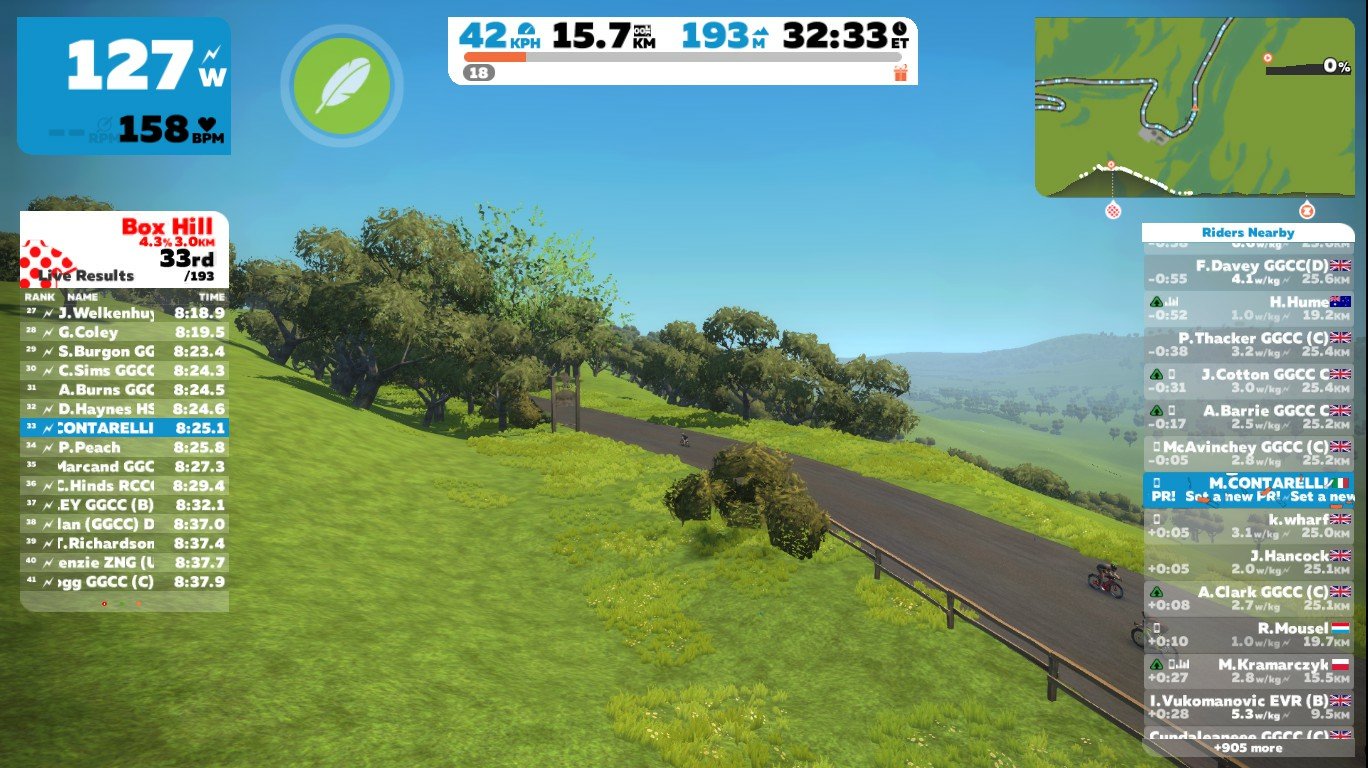Select G.Coley in Box Hill live results
The image size is (1368, 768).
124,333
